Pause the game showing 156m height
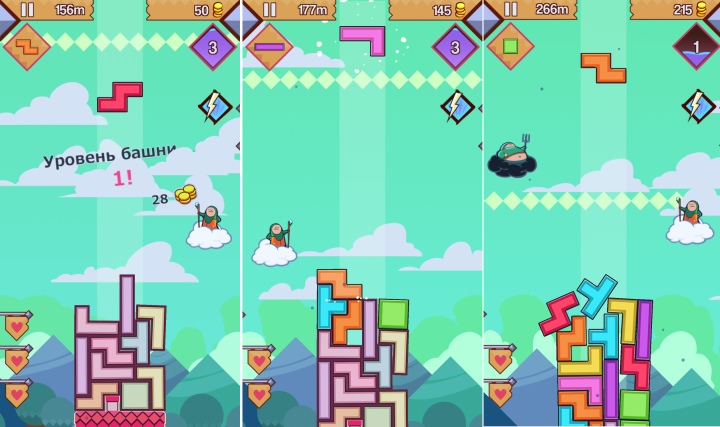This screenshot has width=720, height=427. click(x=27, y=10)
